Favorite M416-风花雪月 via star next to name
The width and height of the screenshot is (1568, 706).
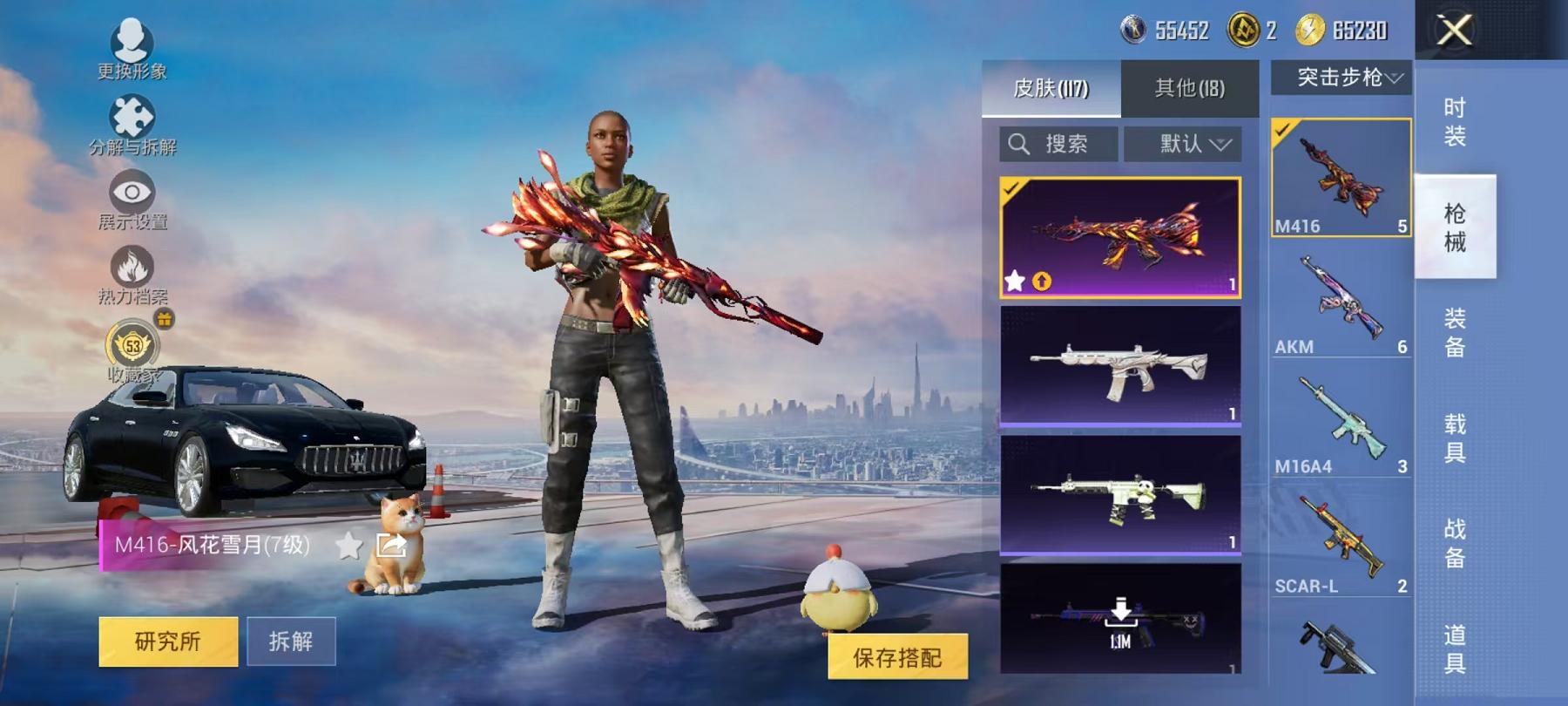click(x=348, y=544)
